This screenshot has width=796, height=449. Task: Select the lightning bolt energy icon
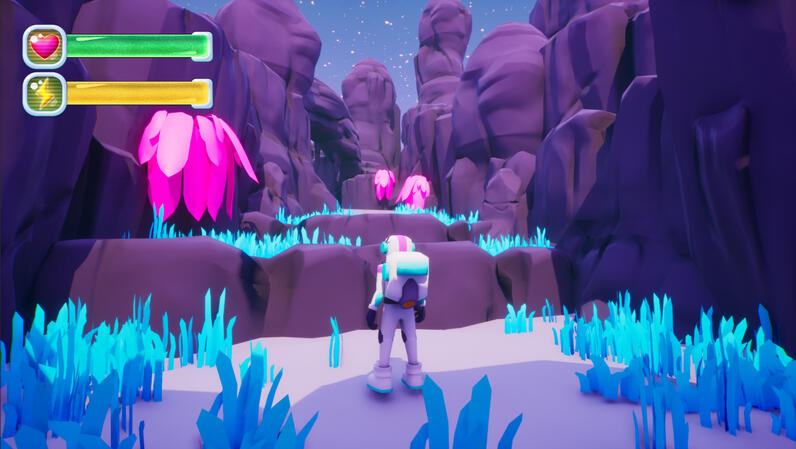(44, 93)
